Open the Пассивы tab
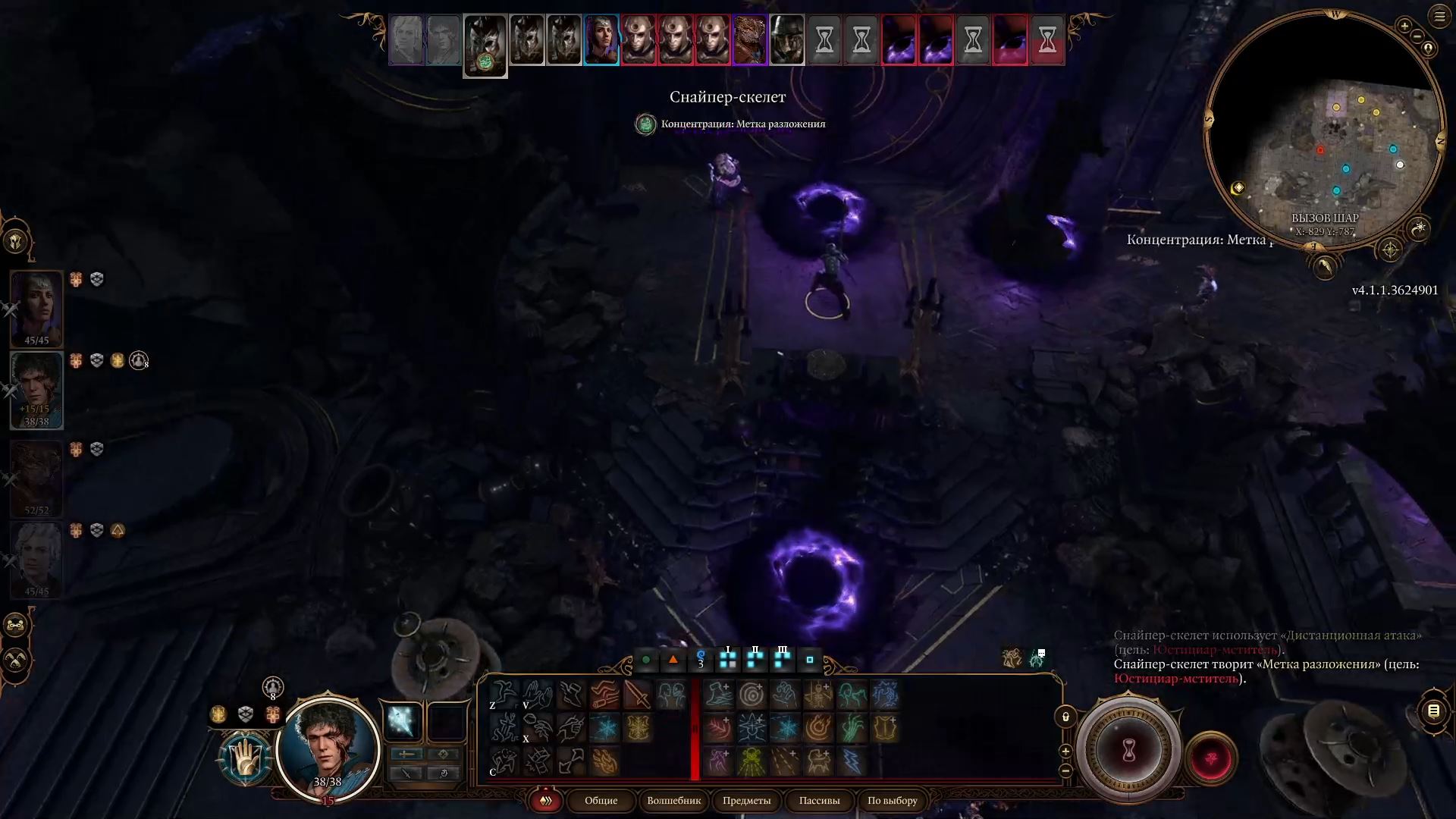The width and height of the screenshot is (1456, 819). 819,801
